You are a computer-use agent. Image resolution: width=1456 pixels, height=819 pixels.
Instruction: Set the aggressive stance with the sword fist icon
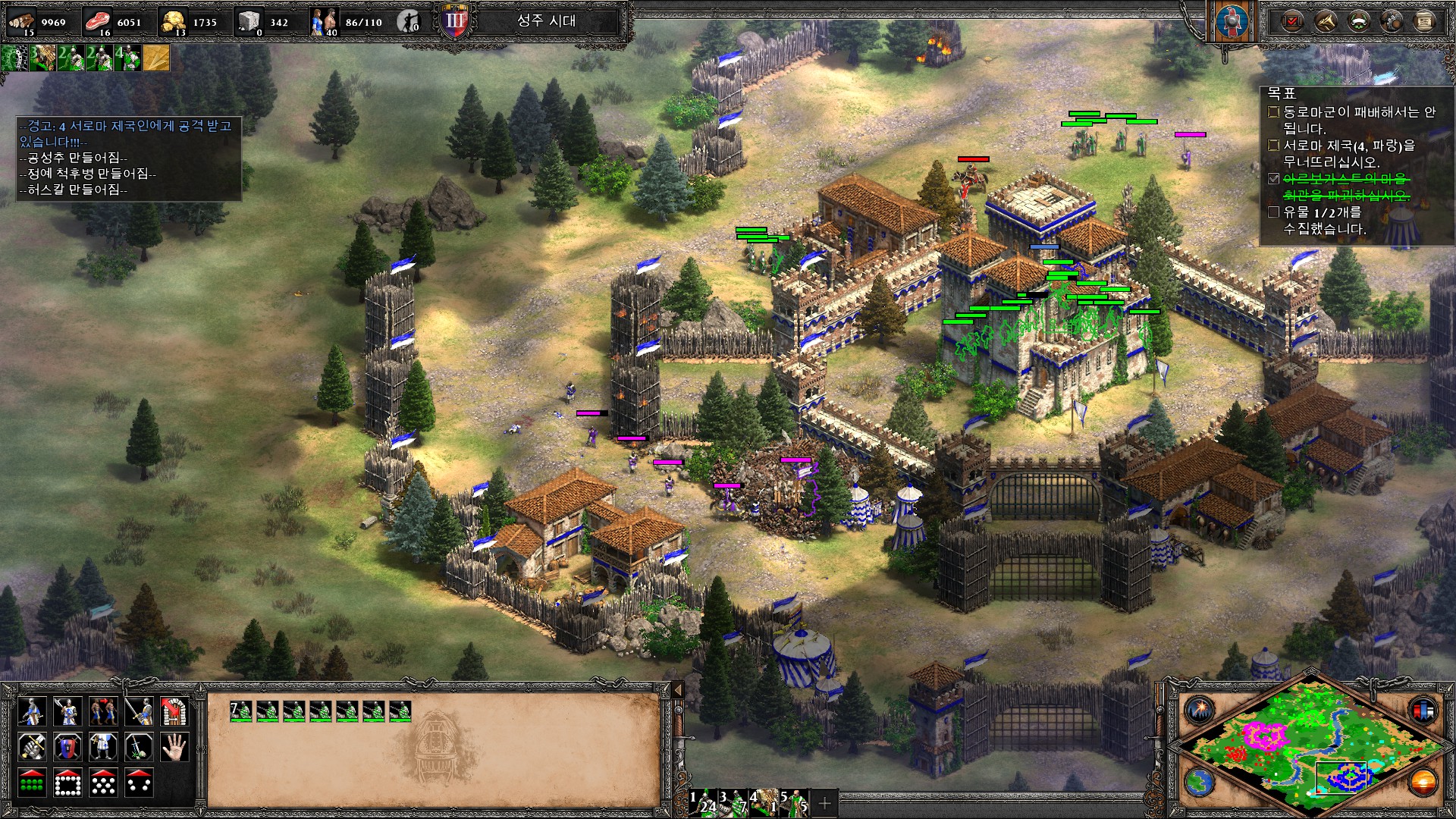point(31,747)
